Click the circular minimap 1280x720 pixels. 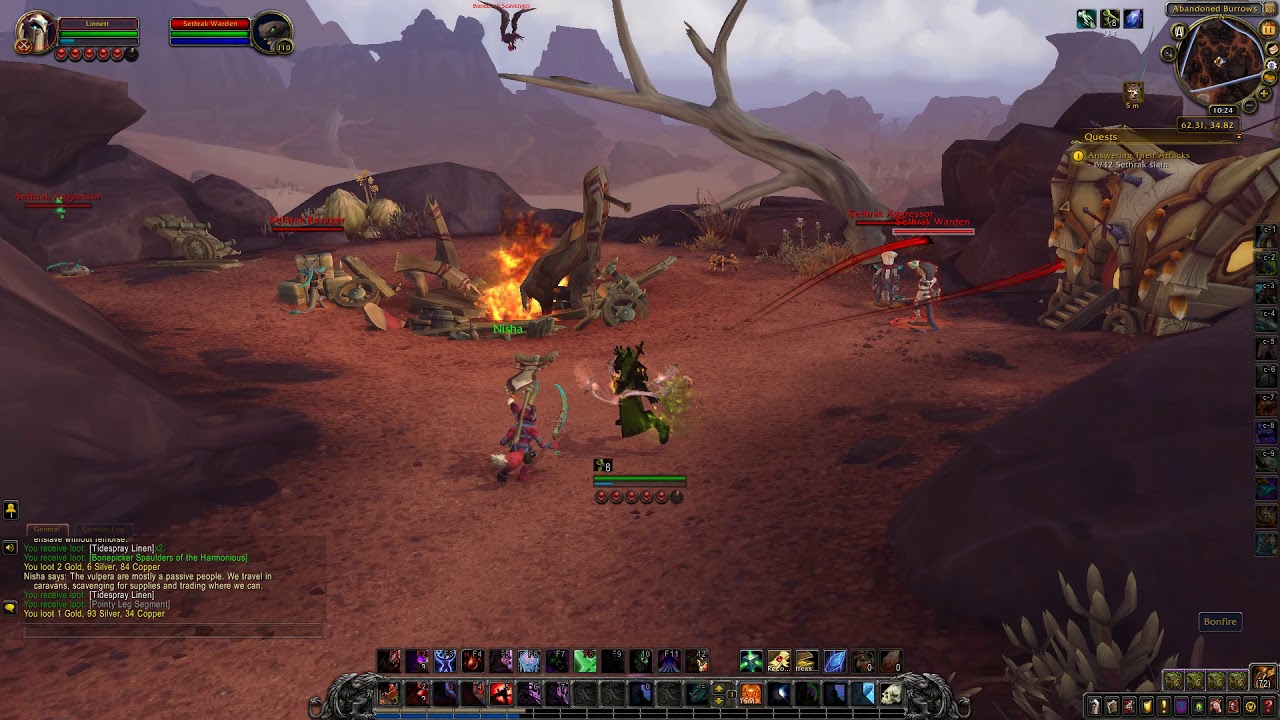1222,62
